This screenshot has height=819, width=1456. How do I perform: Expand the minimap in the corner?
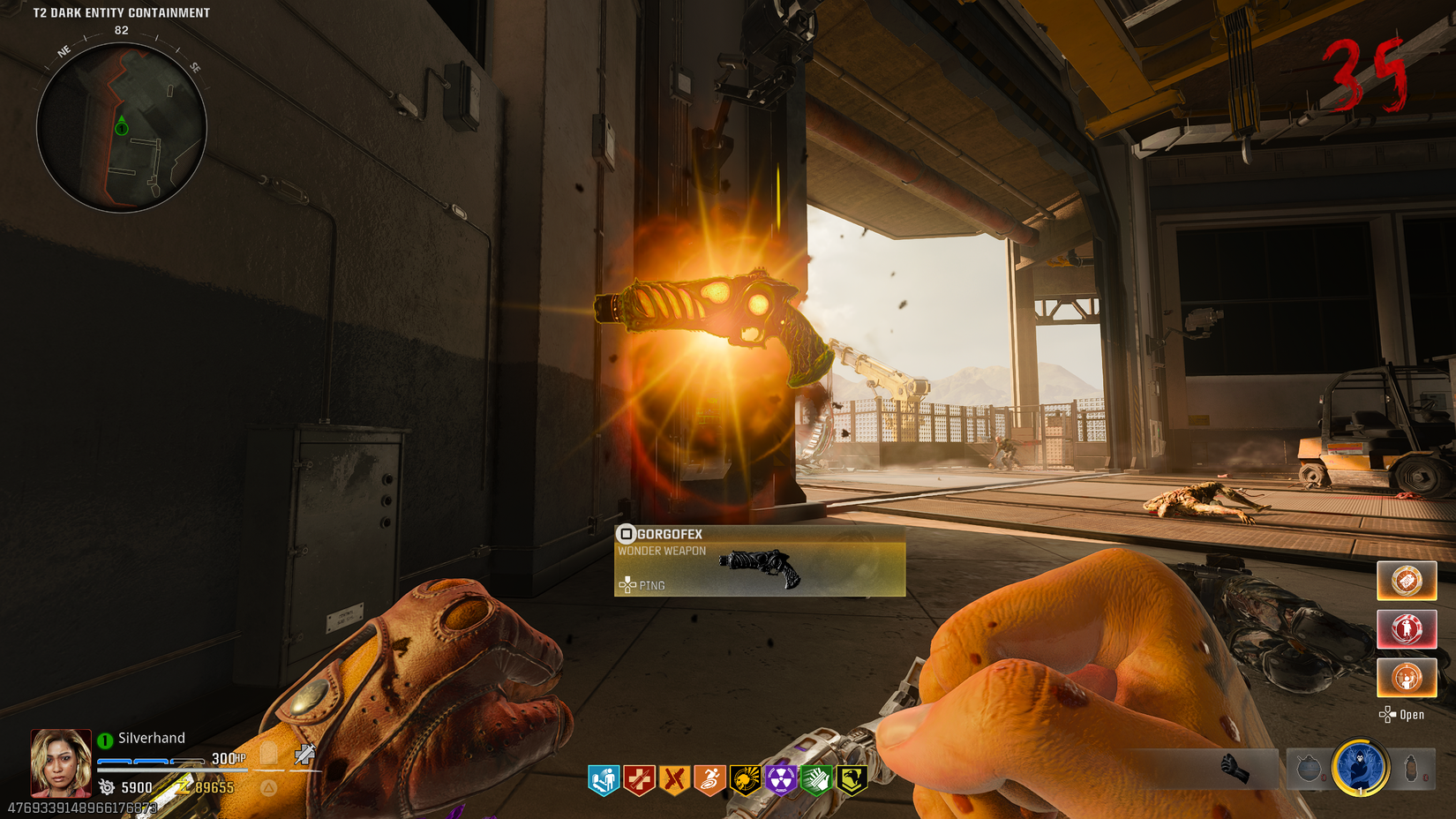(x=124, y=128)
